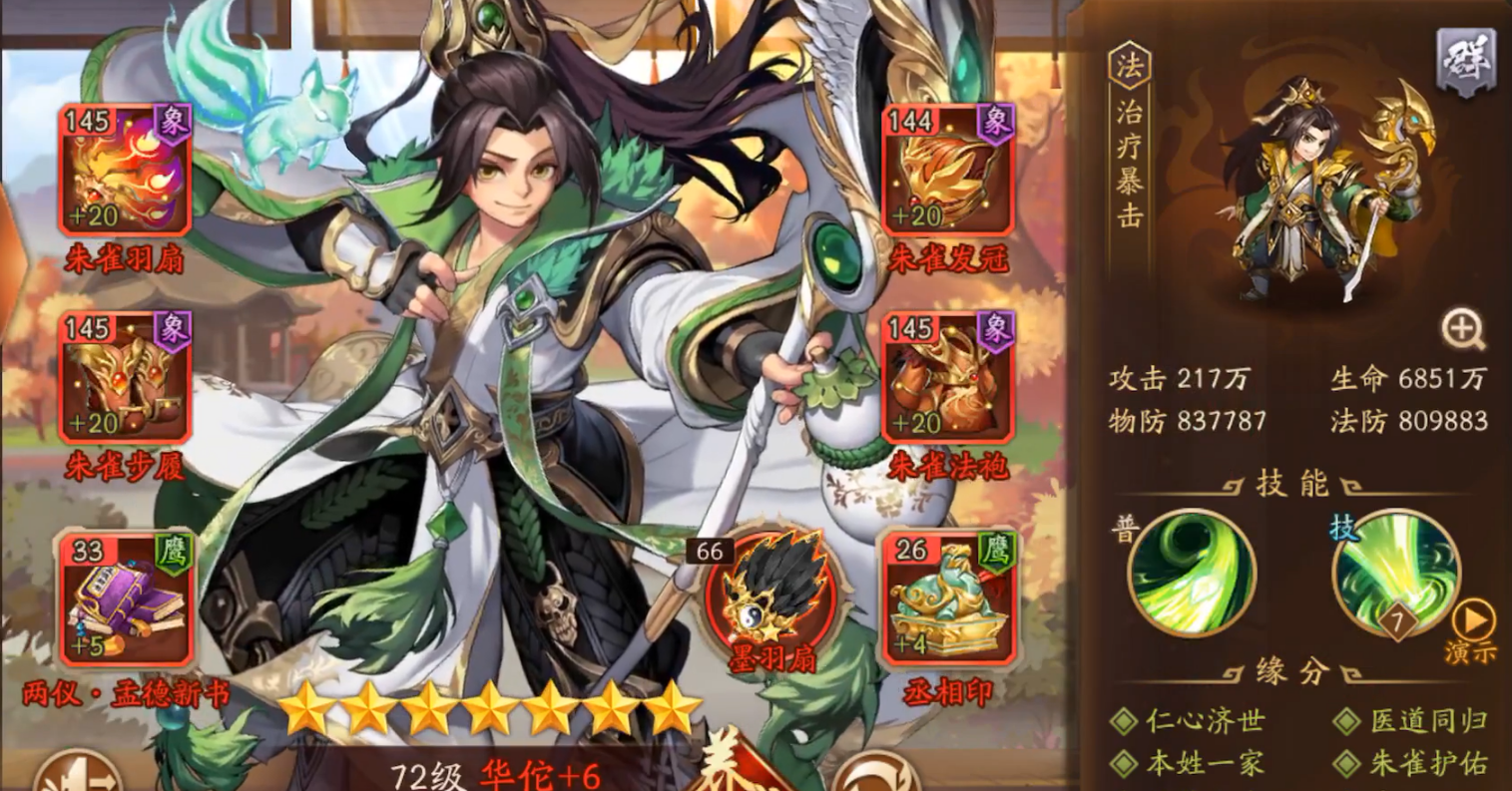Open the 两仪·孟德新书 book slot

125,599
